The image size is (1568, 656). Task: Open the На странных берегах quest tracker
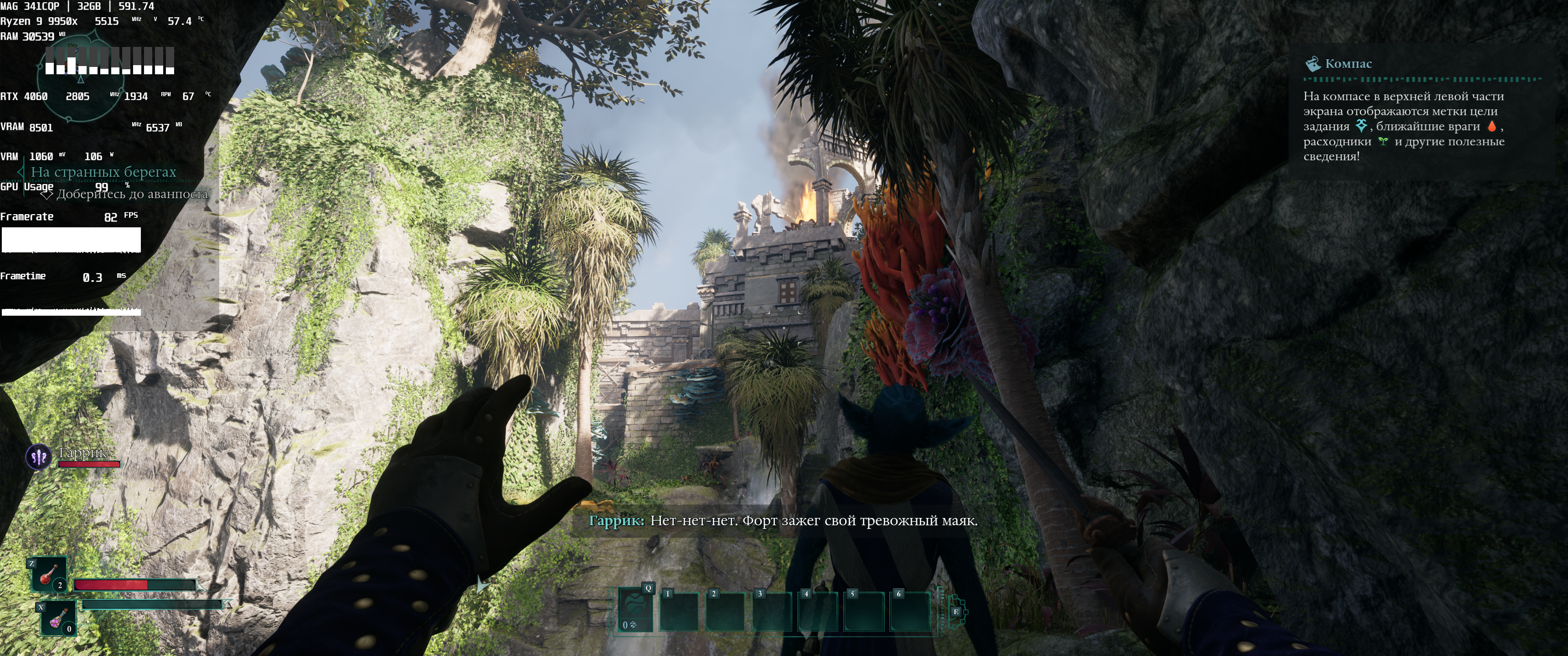pyautogui.click(x=103, y=172)
